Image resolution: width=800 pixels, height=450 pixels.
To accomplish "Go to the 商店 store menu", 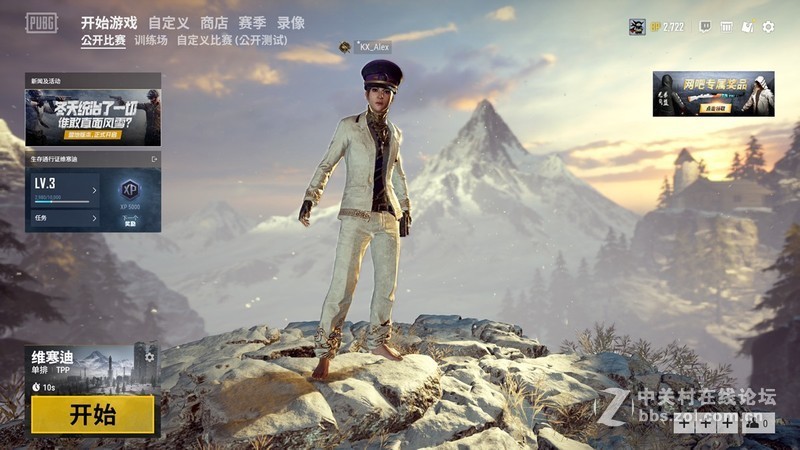I will pos(213,22).
